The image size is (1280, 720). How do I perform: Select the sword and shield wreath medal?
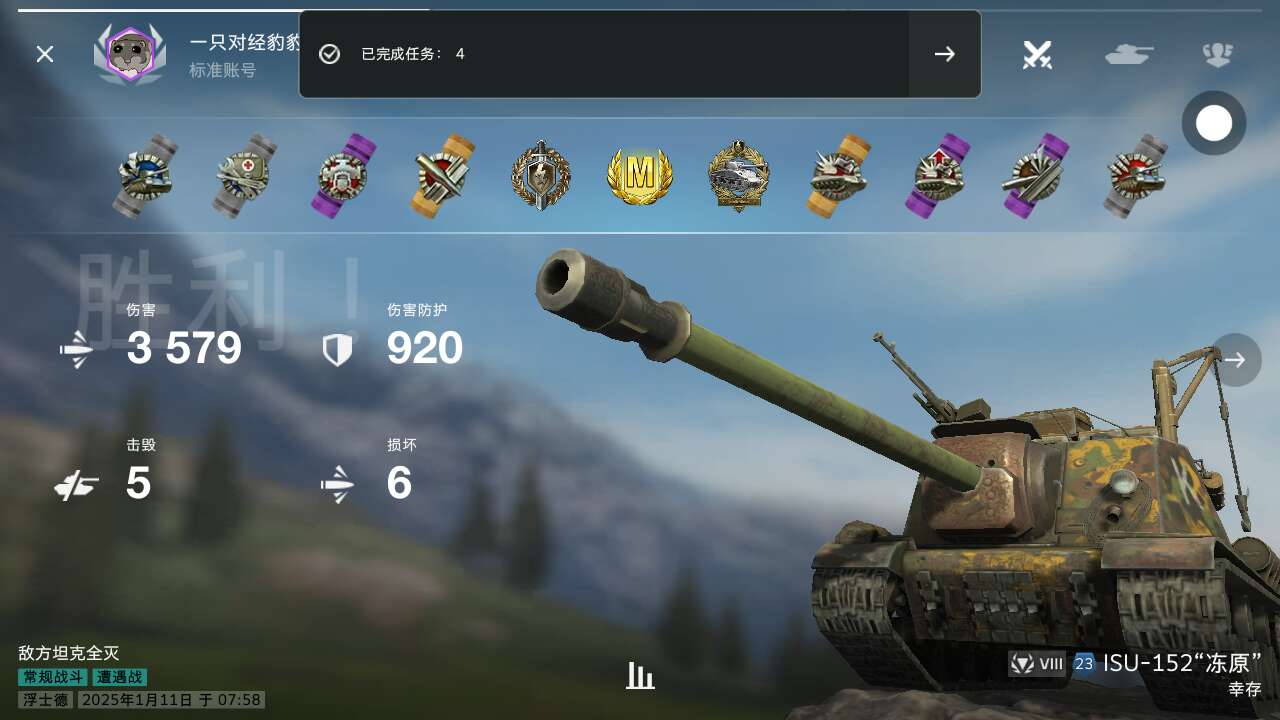point(541,176)
